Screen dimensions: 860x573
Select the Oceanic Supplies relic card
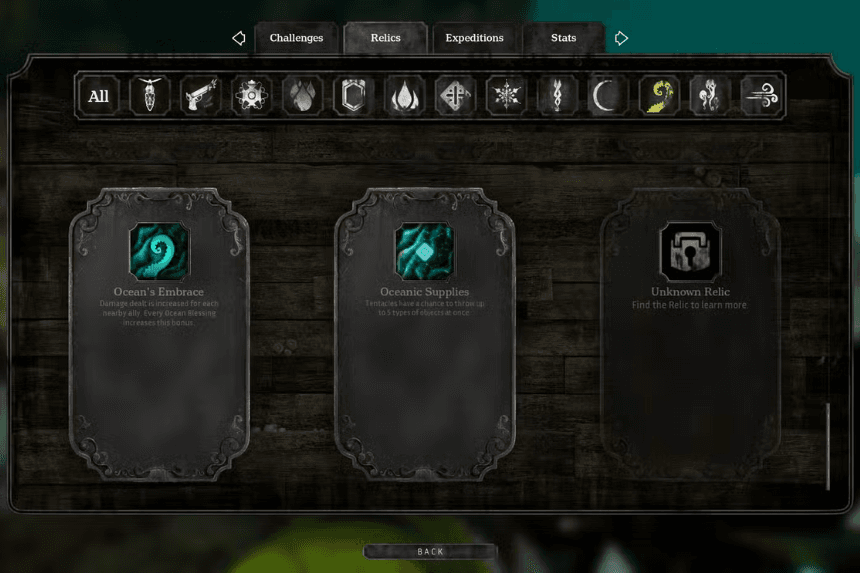(425, 335)
